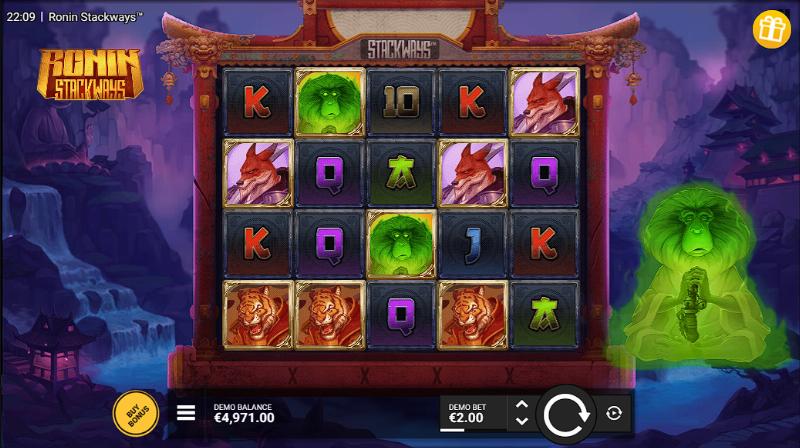The width and height of the screenshot is (800, 448).
Task: Open the yellow gift box promotions
Action: point(771,28)
